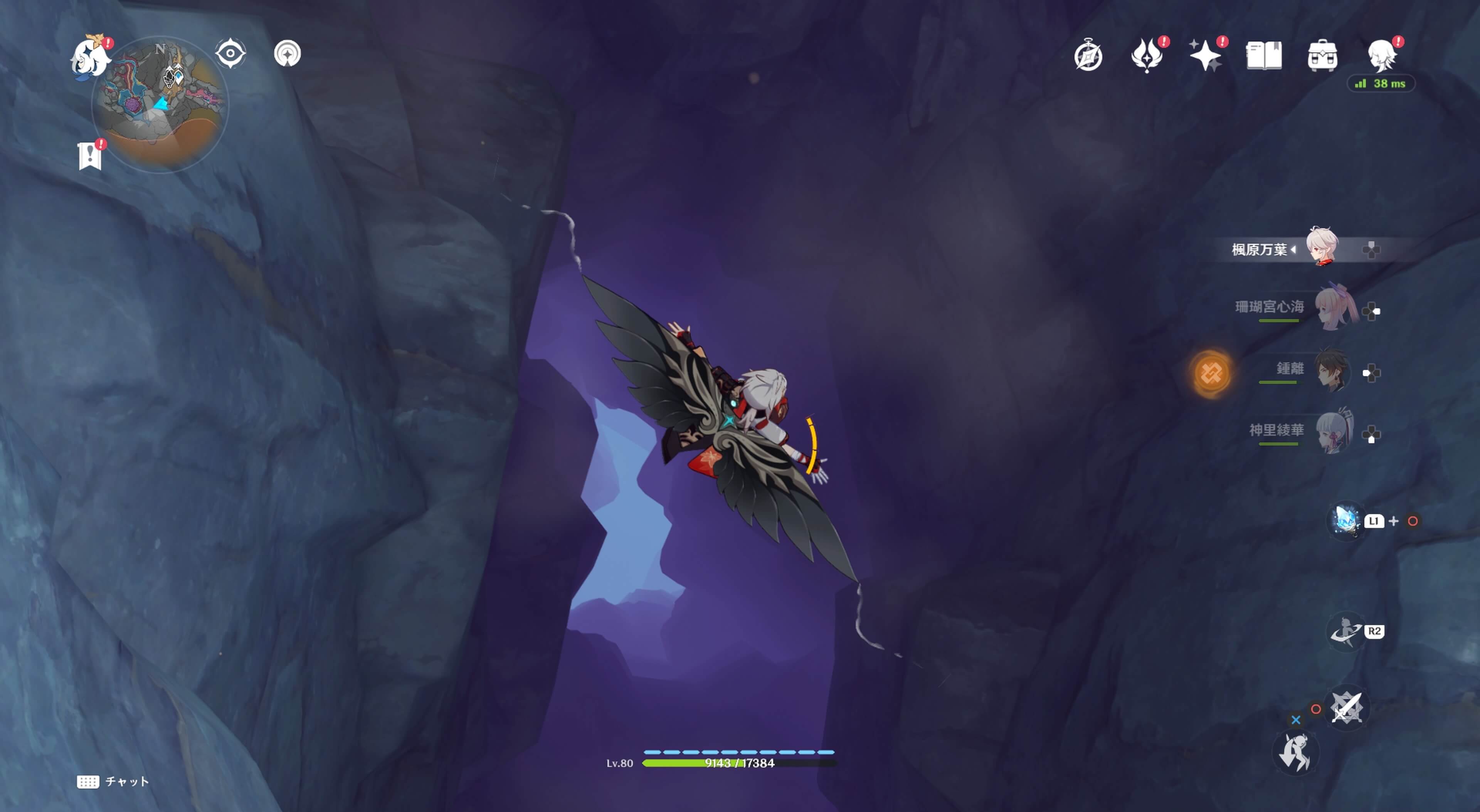This screenshot has height=812, width=1480.
Task: Open the adventure compass icon
Action: pos(1088,56)
